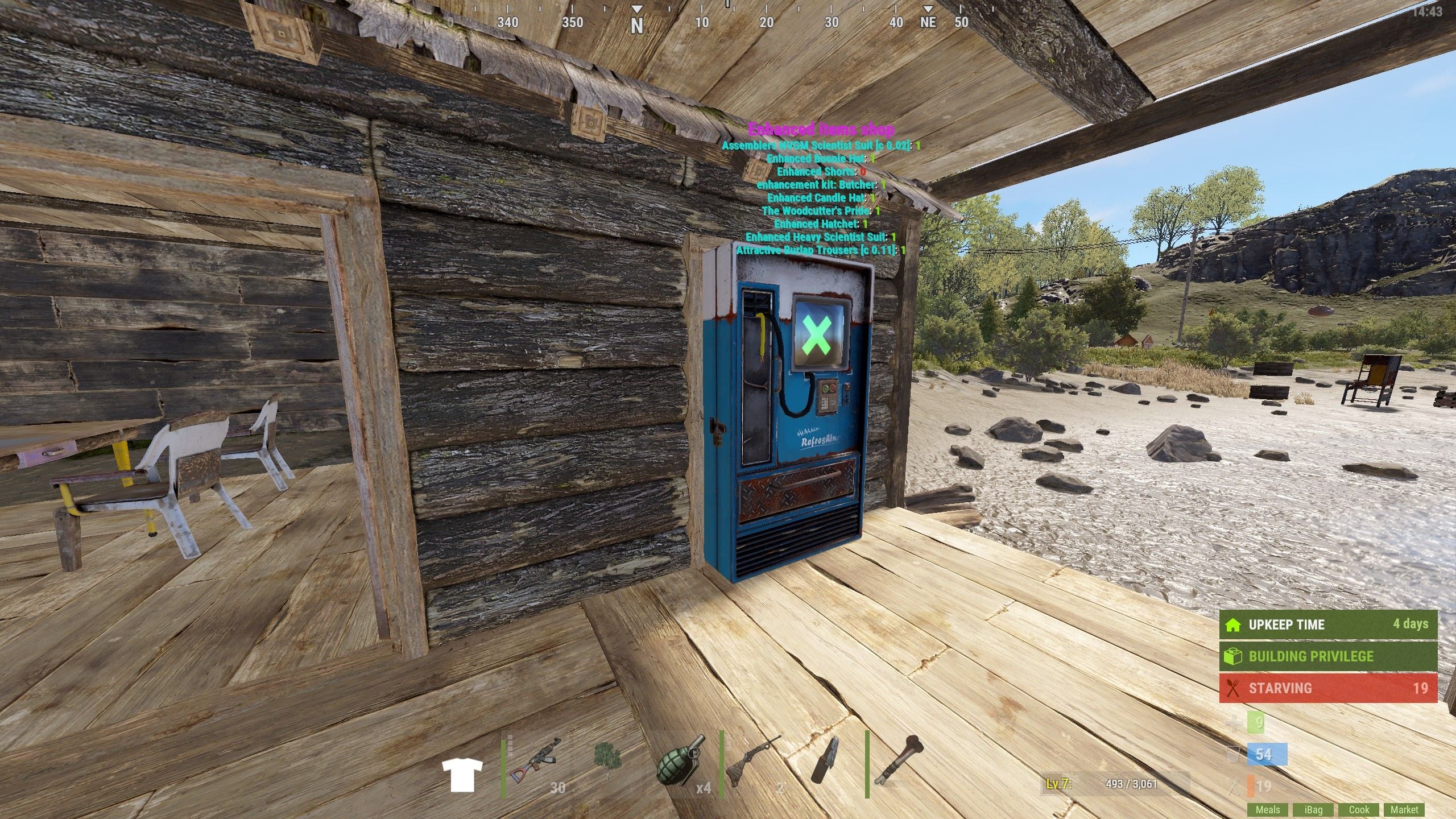Open the Market button

tap(1404, 809)
